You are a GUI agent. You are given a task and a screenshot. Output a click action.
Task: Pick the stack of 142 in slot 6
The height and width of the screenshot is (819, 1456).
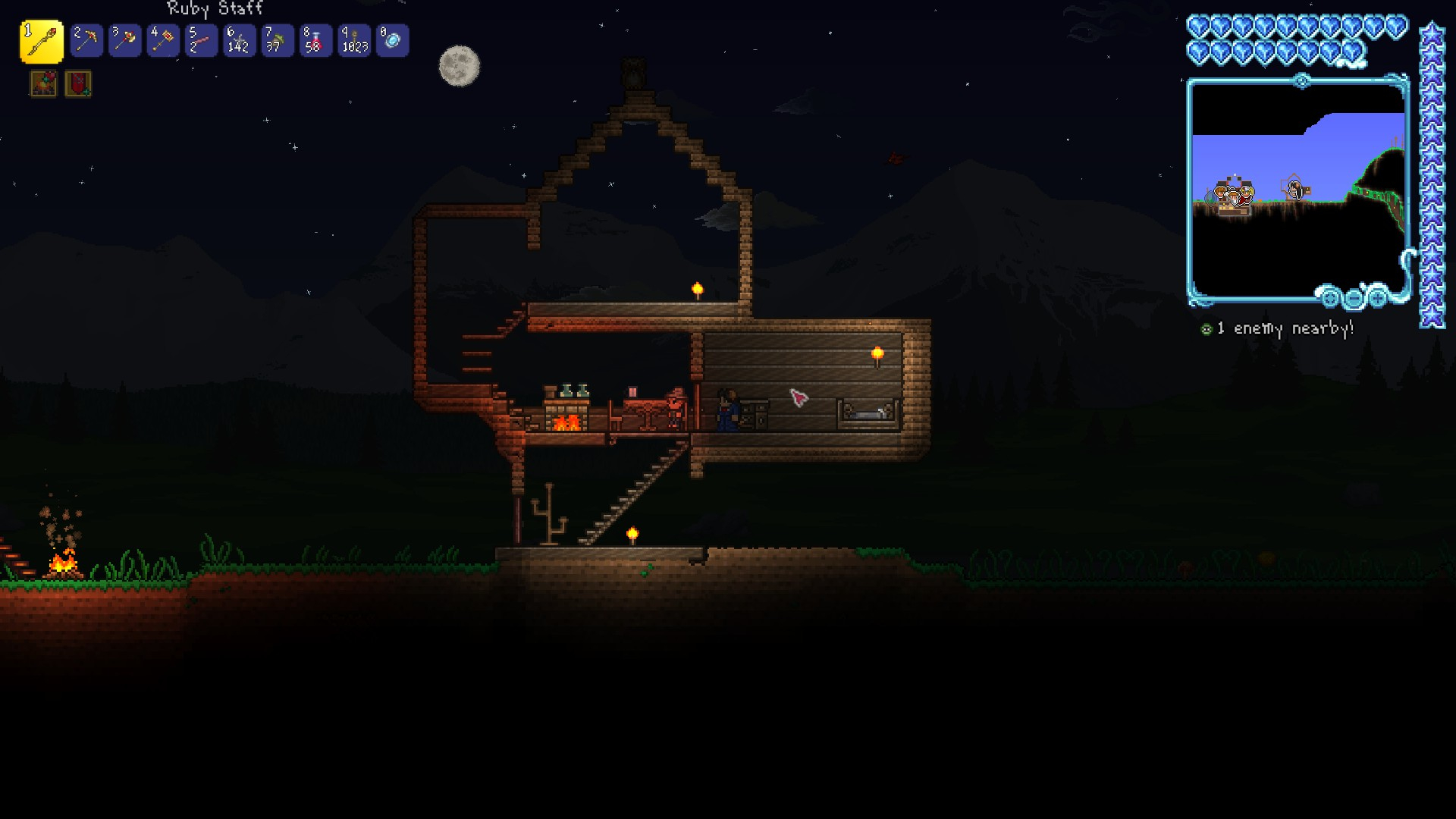(239, 41)
